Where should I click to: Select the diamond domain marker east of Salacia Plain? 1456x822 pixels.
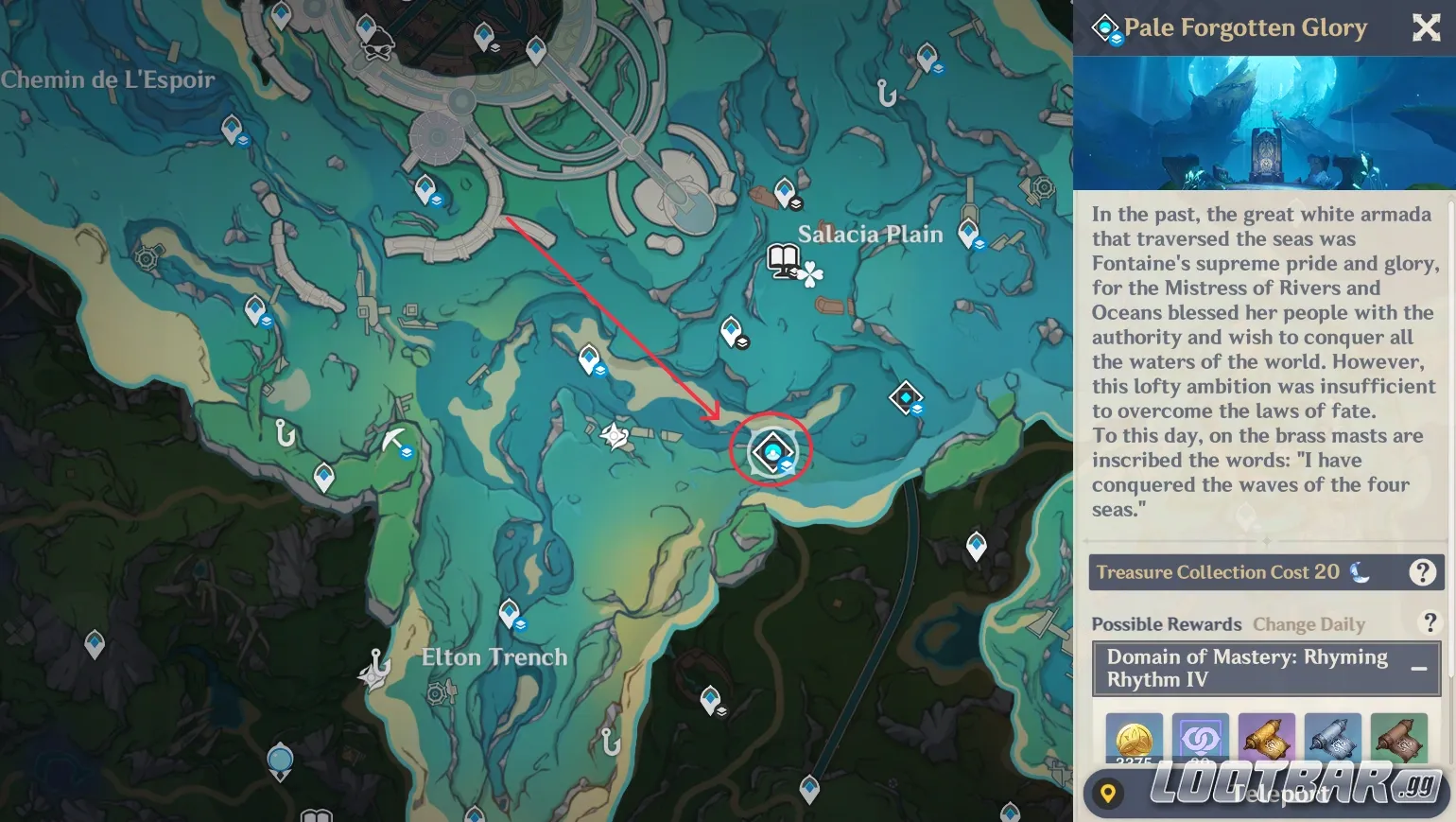[906, 397]
